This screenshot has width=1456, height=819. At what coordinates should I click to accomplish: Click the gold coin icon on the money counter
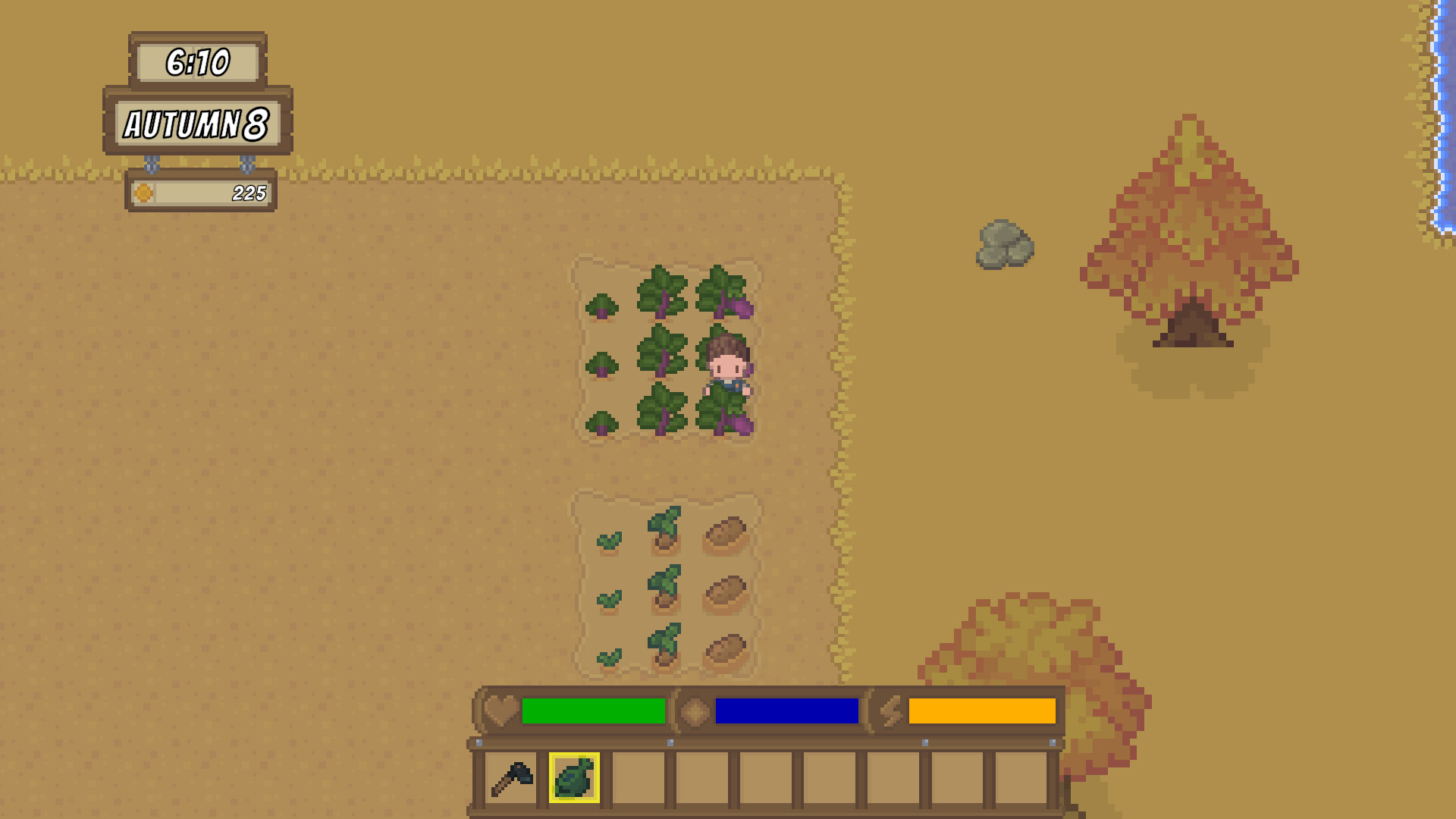(x=142, y=193)
